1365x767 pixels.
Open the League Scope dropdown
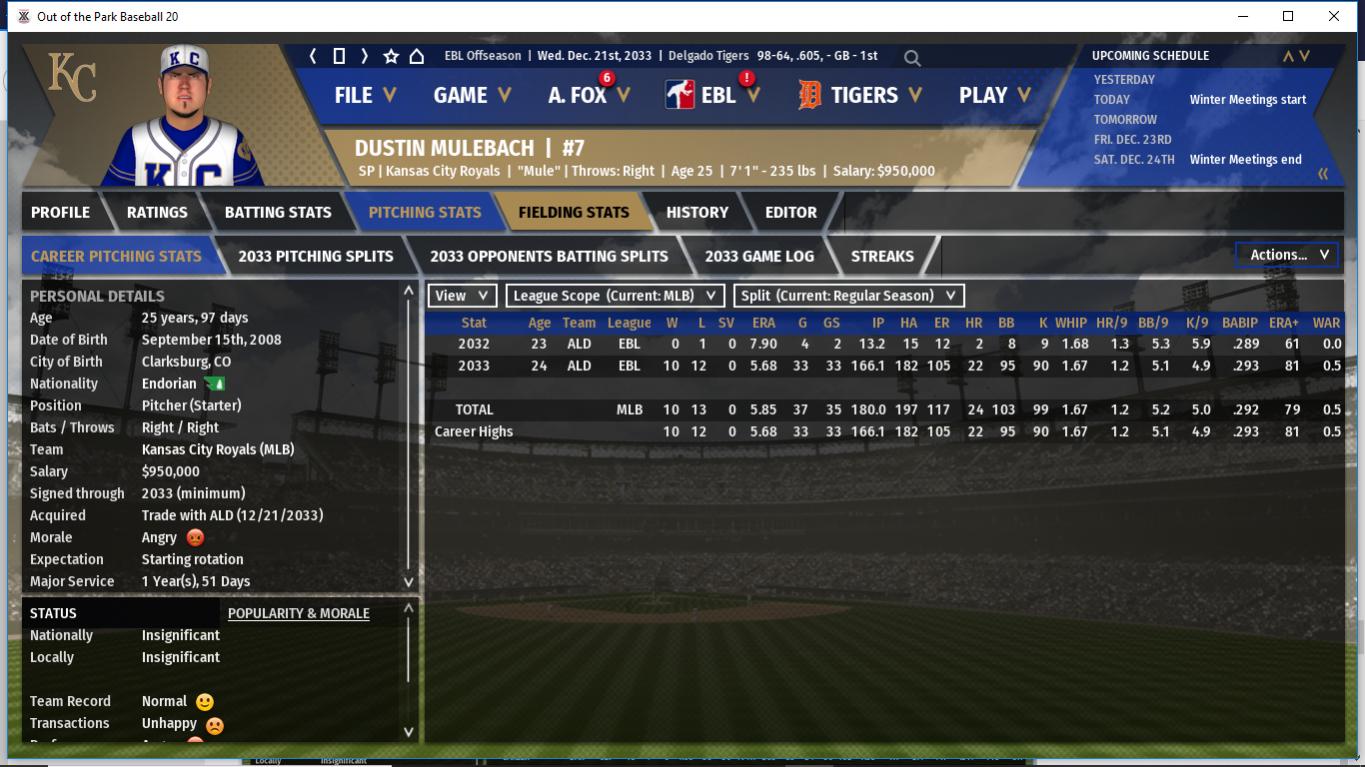pos(615,296)
